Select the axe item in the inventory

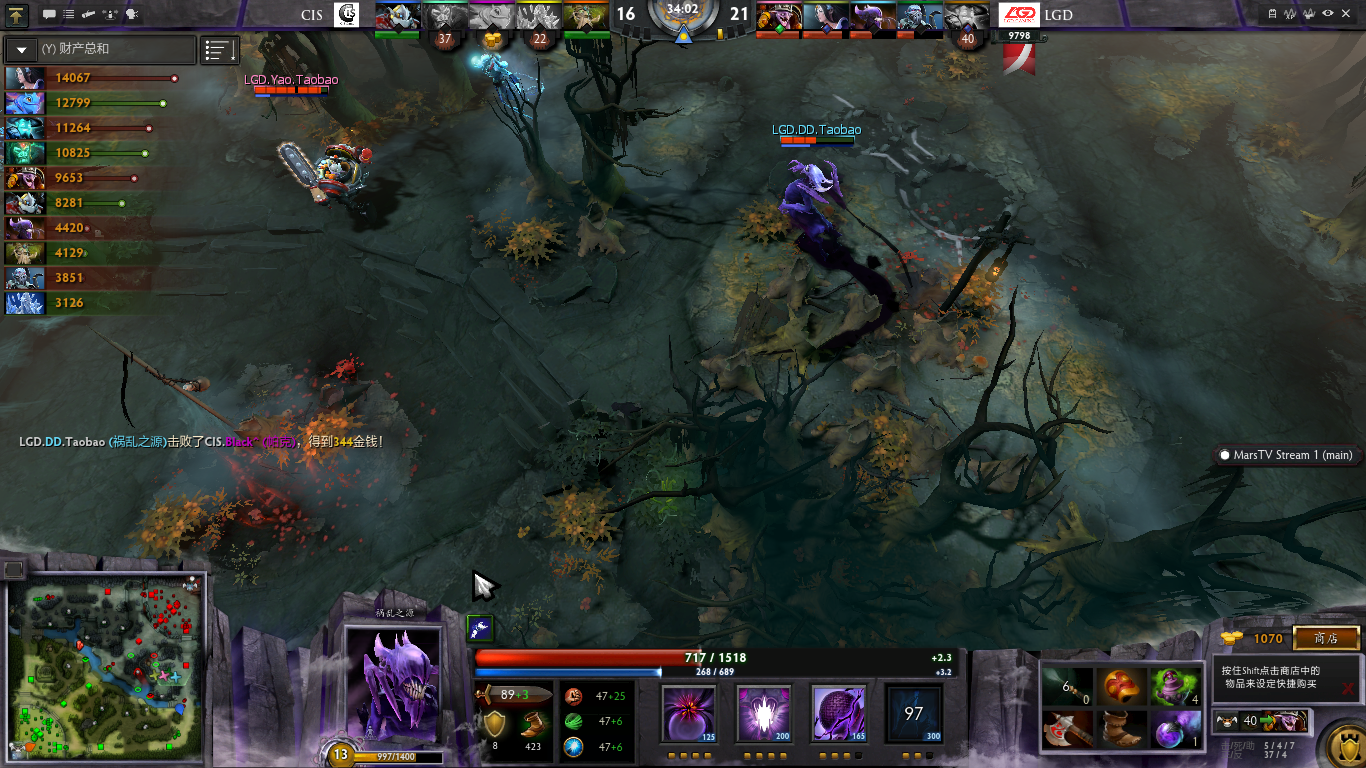1067,728
